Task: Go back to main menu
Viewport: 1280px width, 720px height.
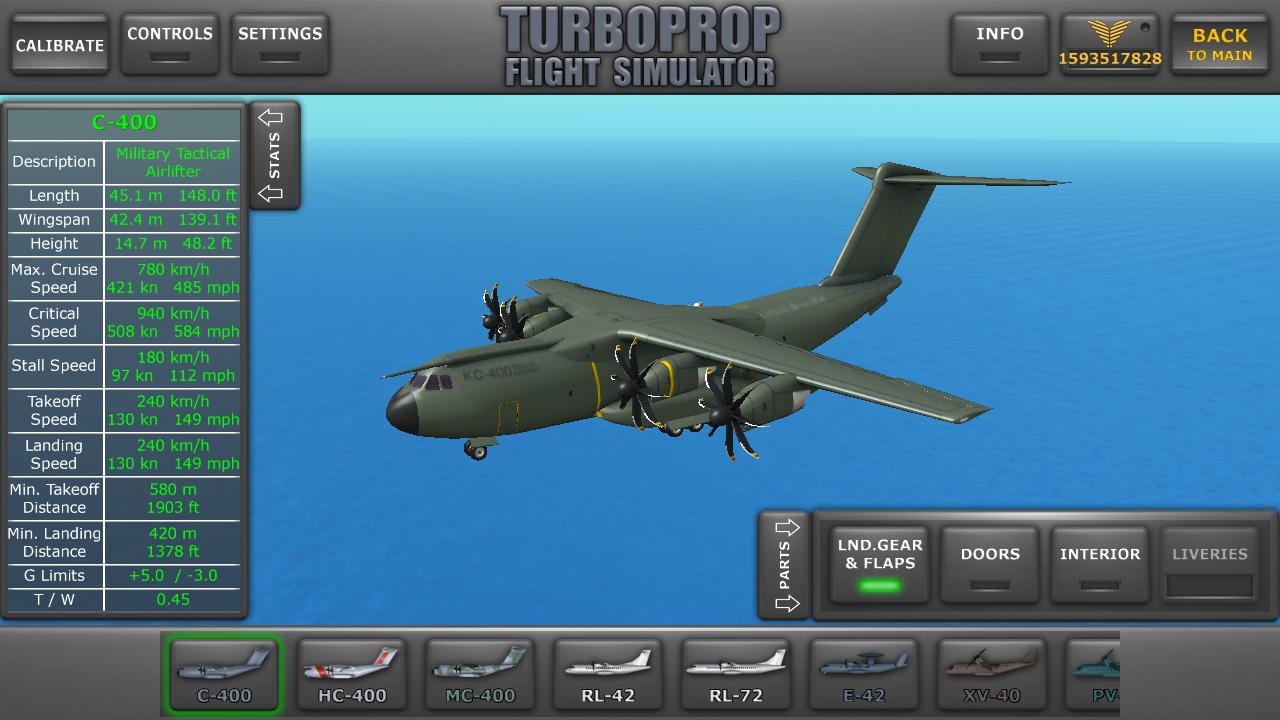Action: tap(1219, 45)
